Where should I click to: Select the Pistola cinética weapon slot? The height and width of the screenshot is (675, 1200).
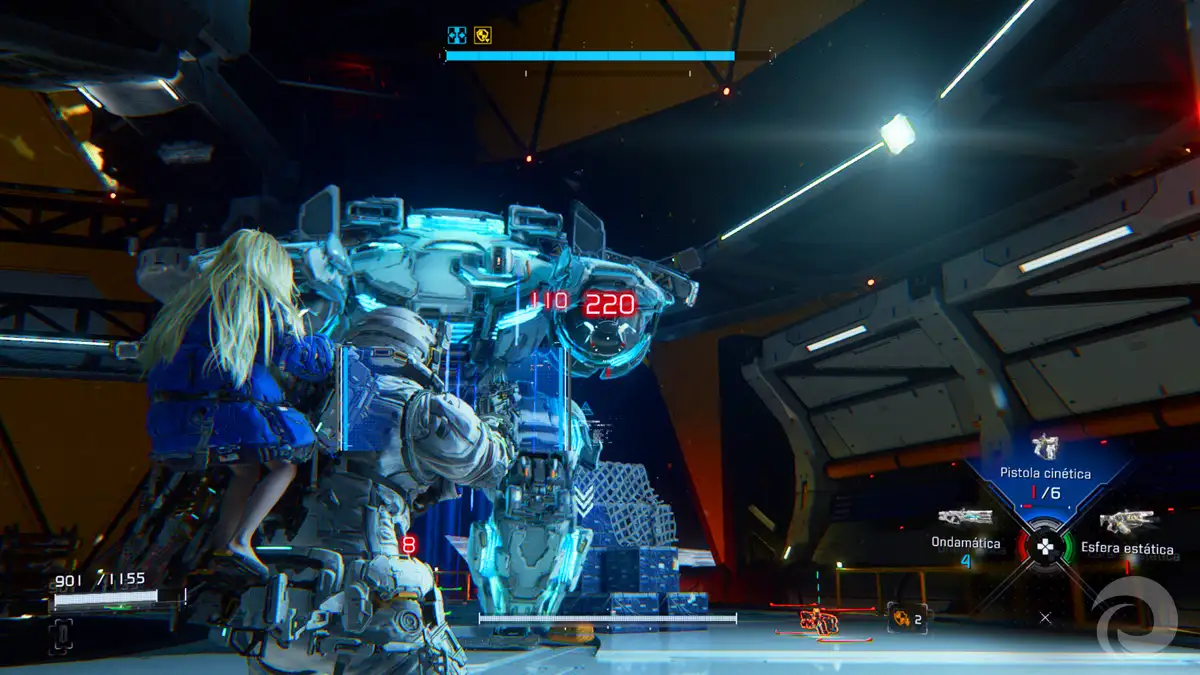click(1045, 449)
